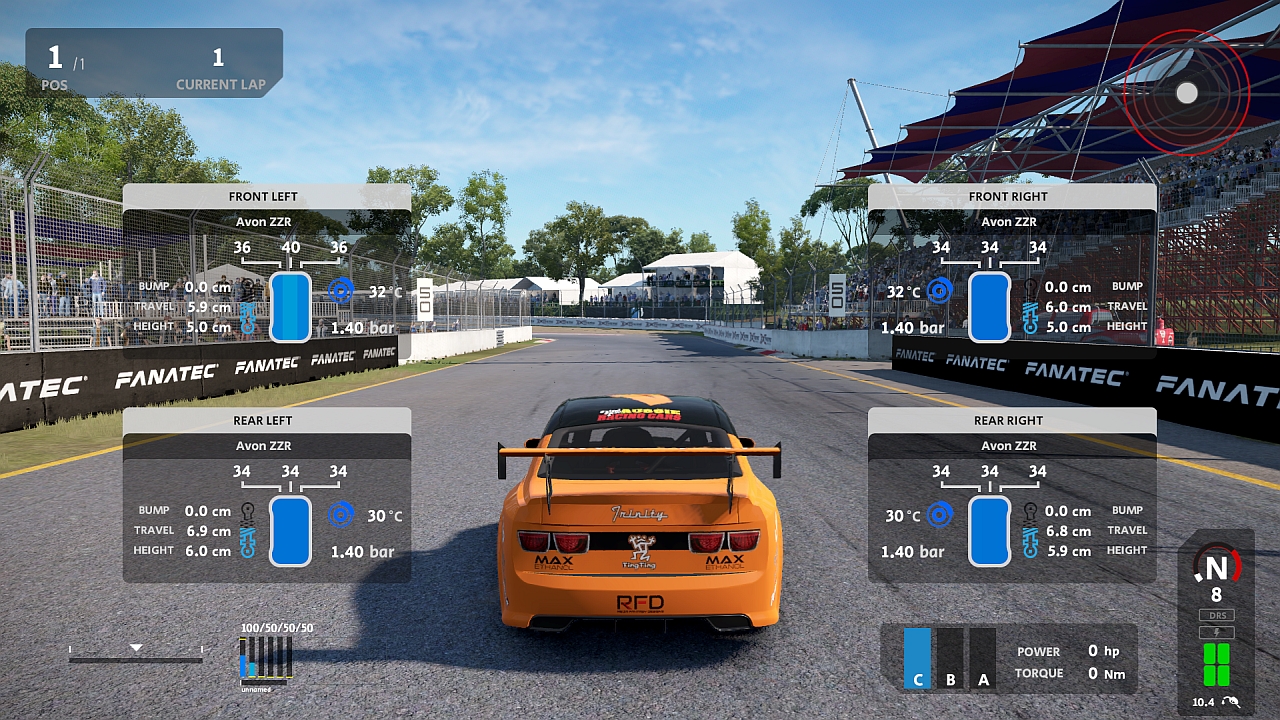The width and height of the screenshot is (1280, 720).
Task: Click the DRS indicator box
Action: click(x=1216, y=615)
